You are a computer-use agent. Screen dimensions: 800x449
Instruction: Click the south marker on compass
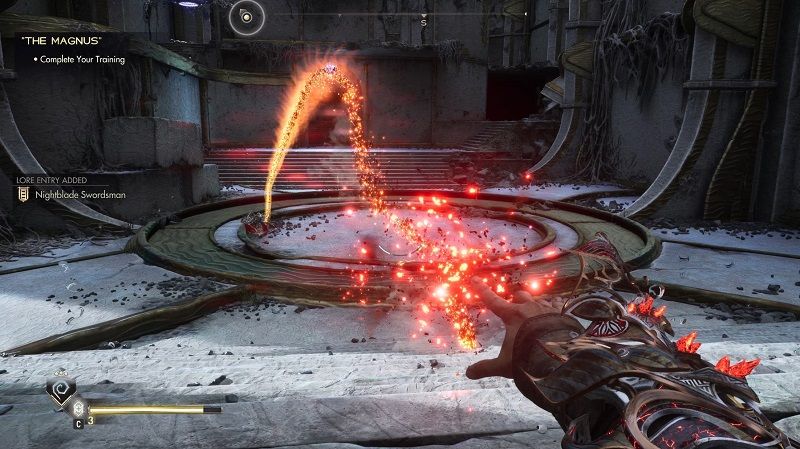coord(424,20)
